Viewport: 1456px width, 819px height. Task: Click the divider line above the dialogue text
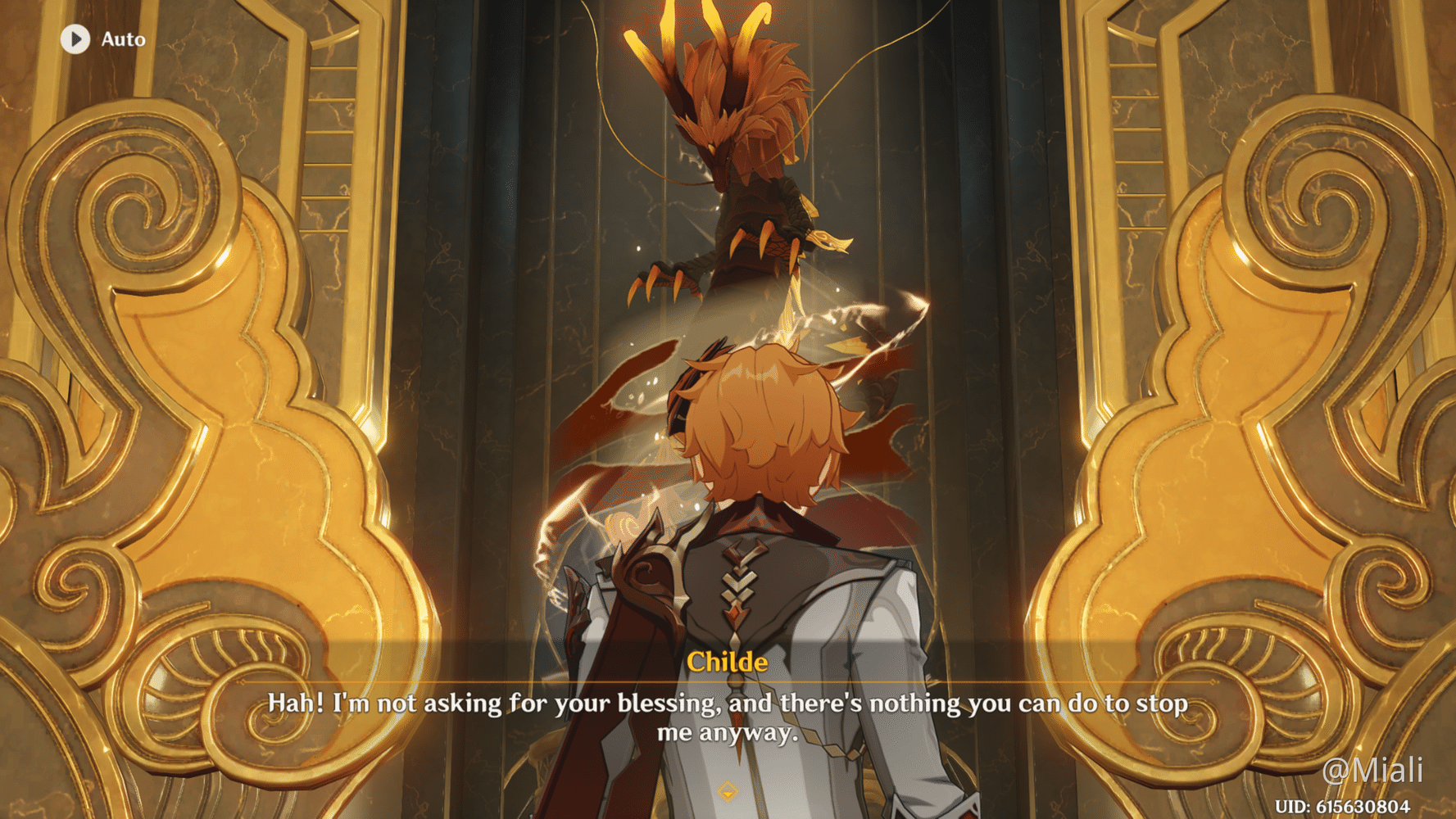click(x=728, y=682)
